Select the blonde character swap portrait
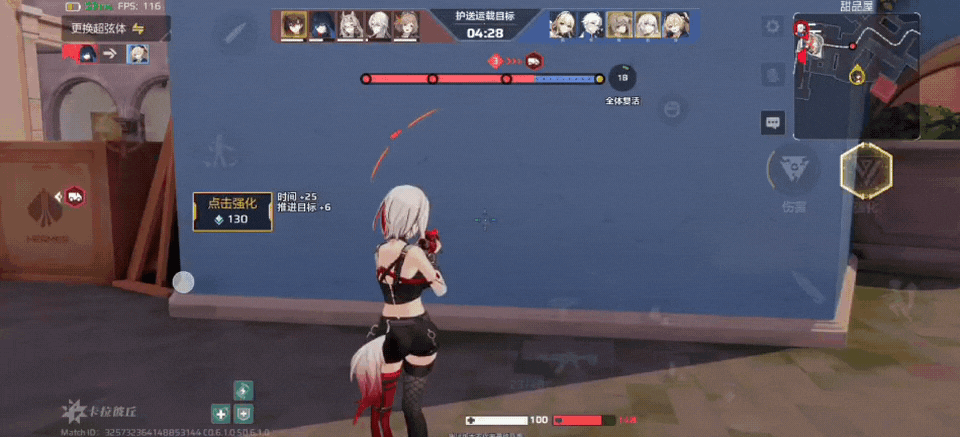960x437 pixels. click(x=136, y=53)
